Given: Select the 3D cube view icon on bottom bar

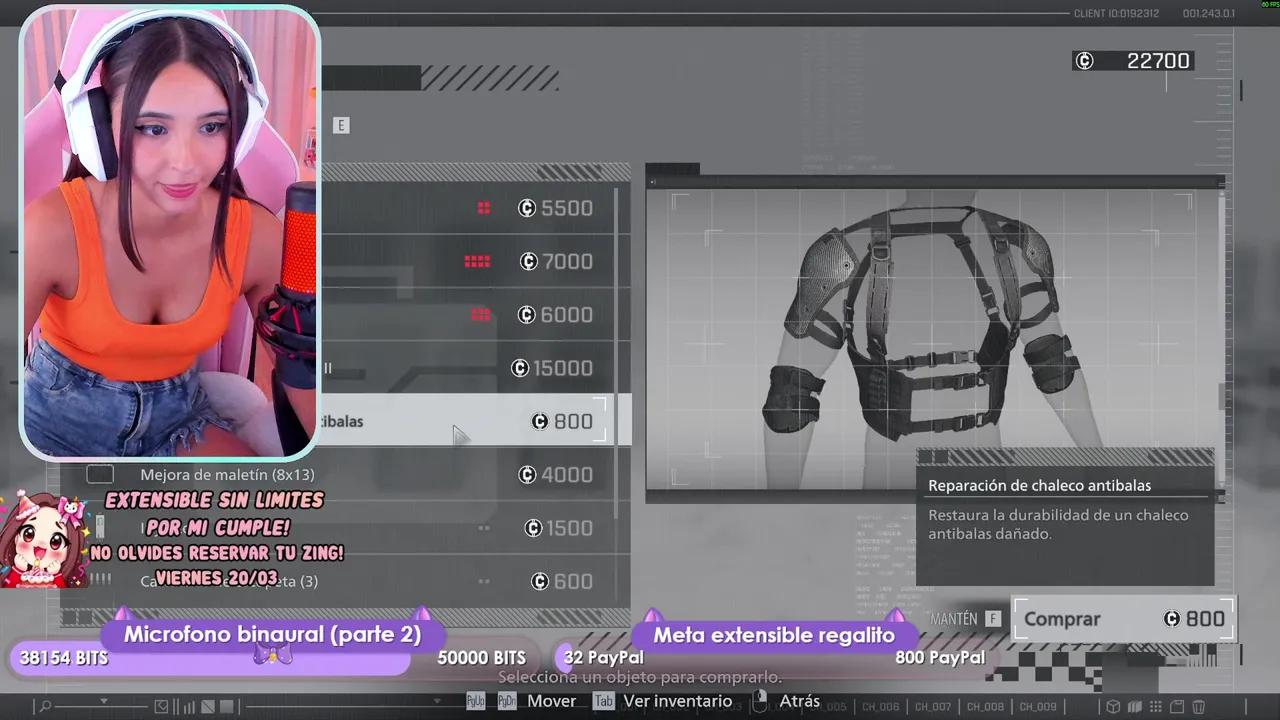Looking at the screenshot, I should click(x=1113, y=707).
